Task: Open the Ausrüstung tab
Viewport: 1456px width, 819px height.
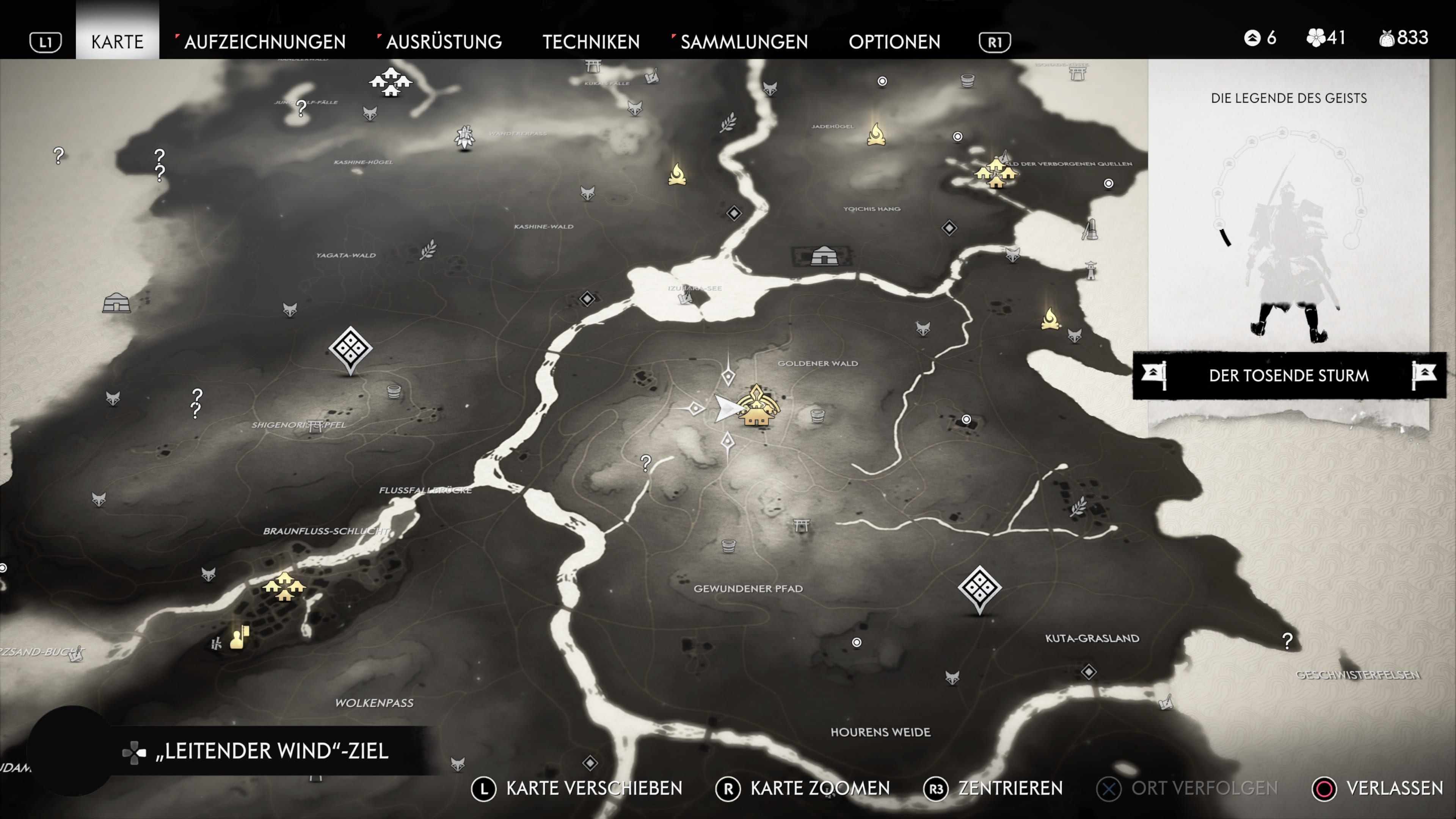Action: click(x=444, y=42)
